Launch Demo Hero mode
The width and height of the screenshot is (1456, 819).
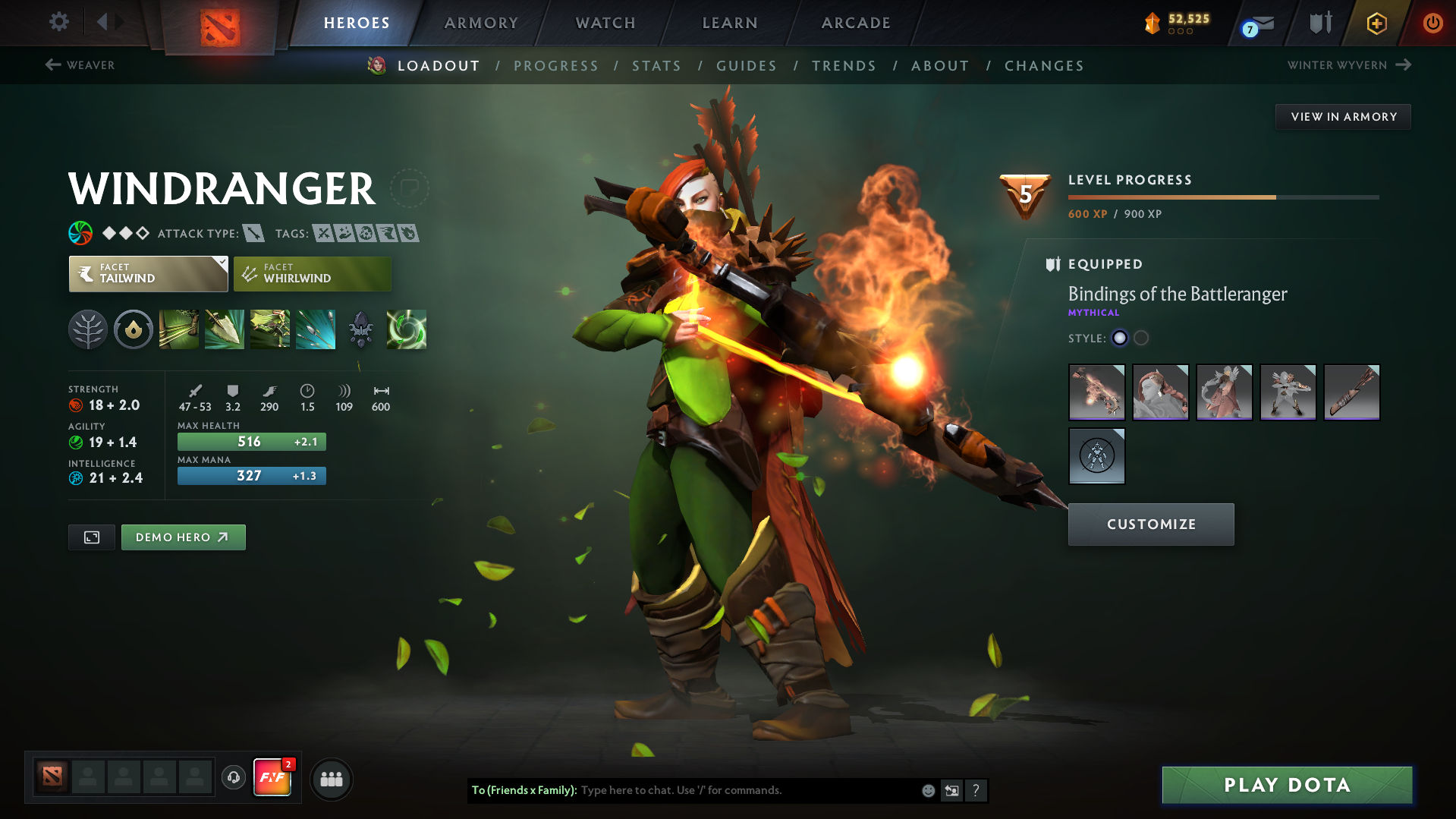pos(183,537)
